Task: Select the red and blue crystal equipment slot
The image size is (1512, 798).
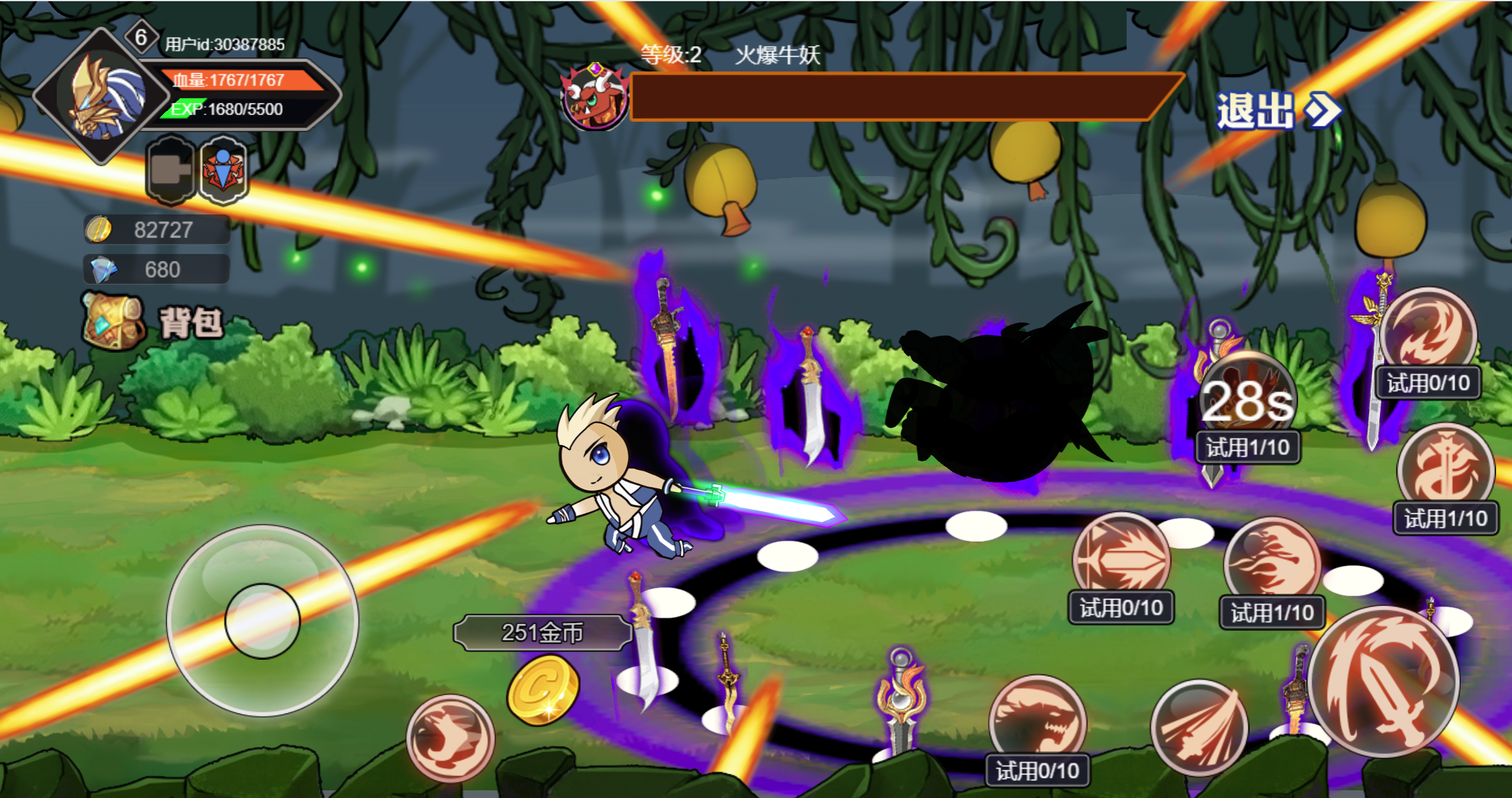Action: pyautogui.click(x=223, y=170)
